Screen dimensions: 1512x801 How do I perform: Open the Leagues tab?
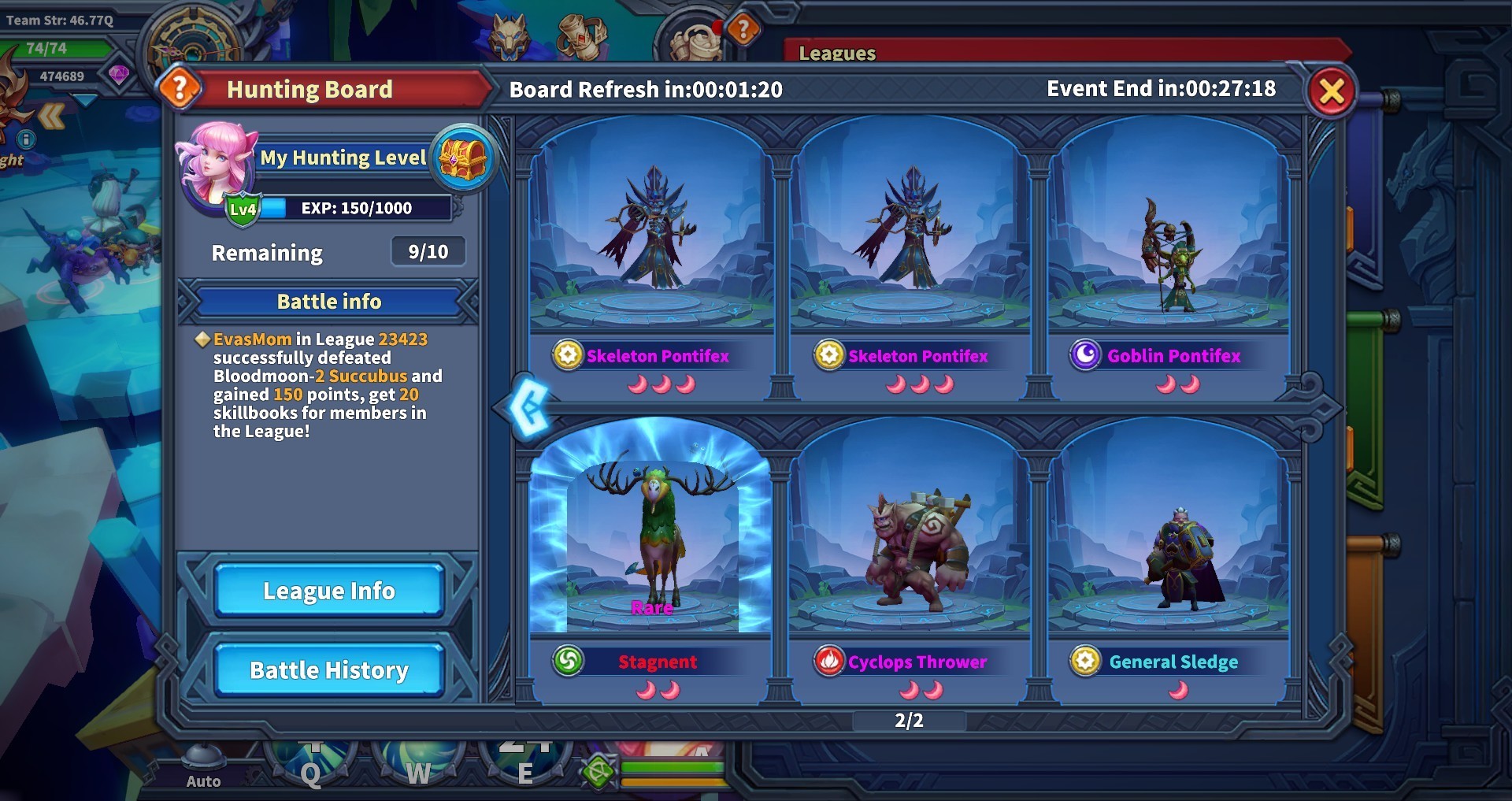[x=837, y=54]
